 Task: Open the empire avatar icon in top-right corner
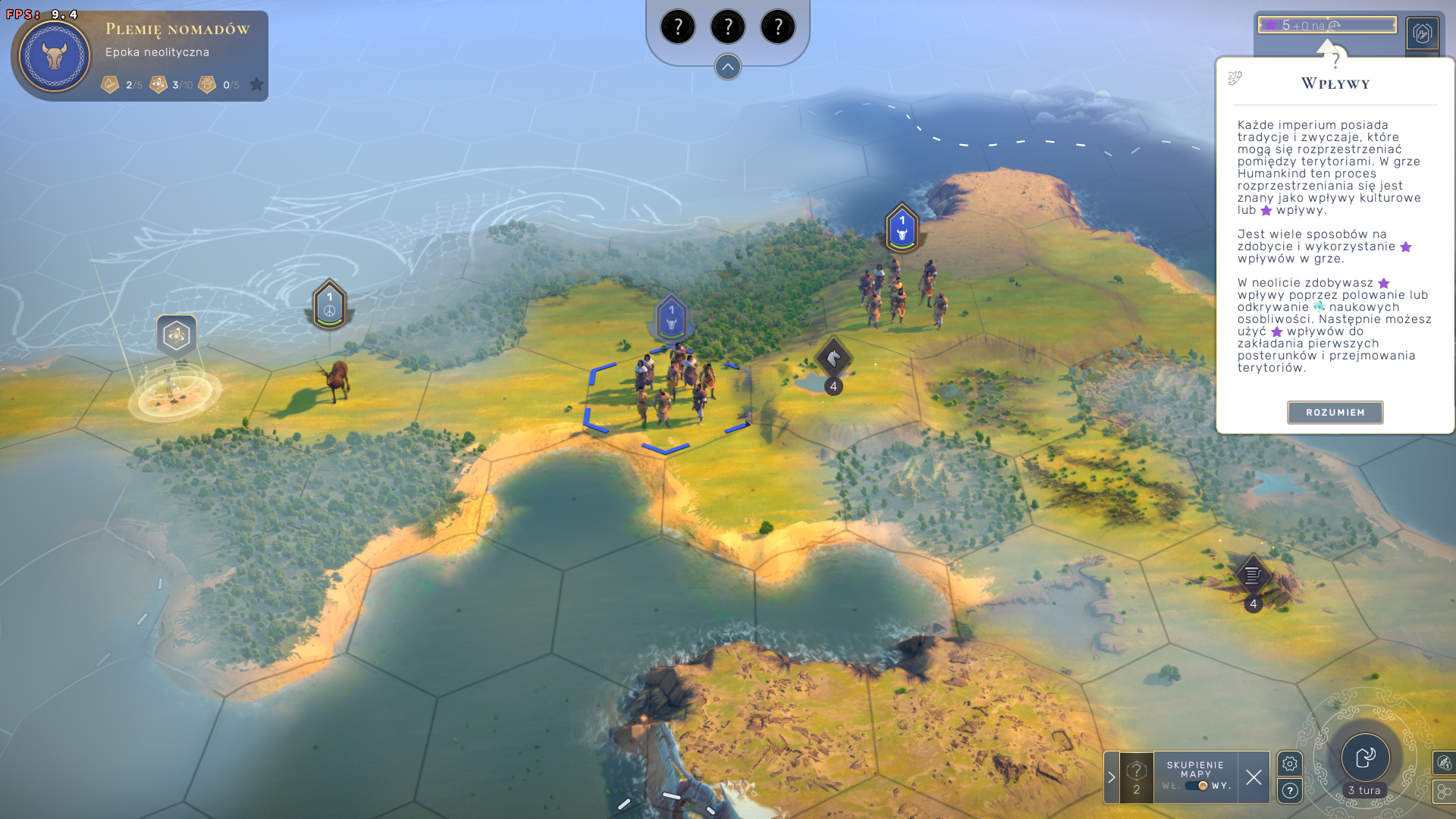click(1422, 33)
